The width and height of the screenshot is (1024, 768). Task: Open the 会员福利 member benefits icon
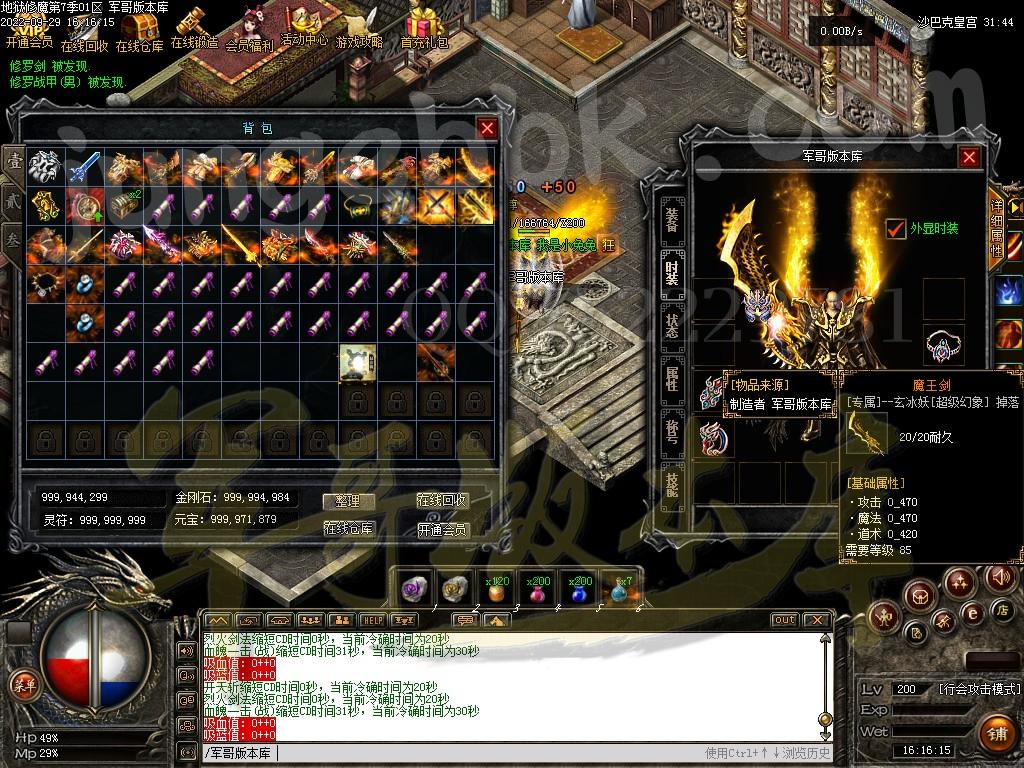249,32
